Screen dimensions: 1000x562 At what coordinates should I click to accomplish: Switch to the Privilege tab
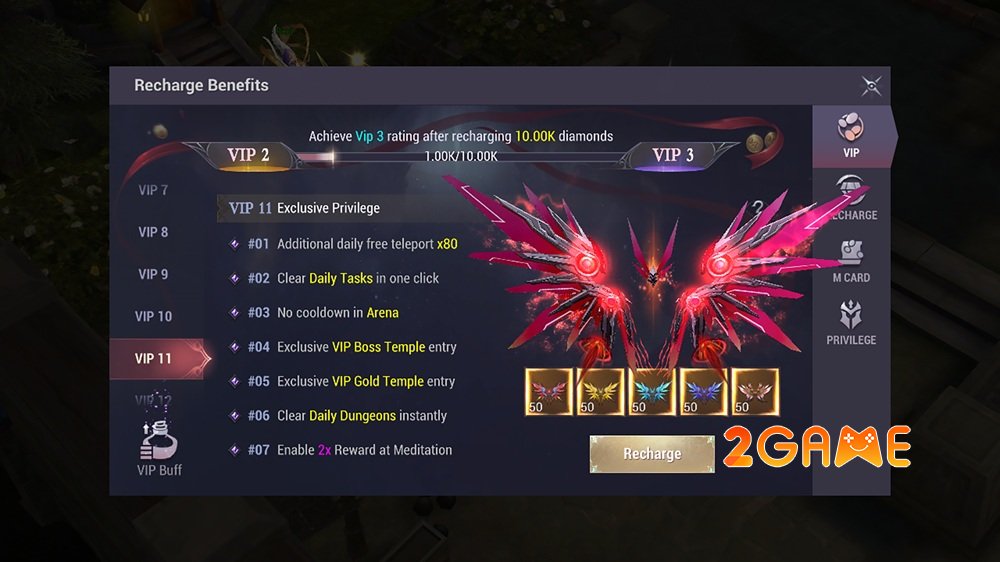pos(851,323)
